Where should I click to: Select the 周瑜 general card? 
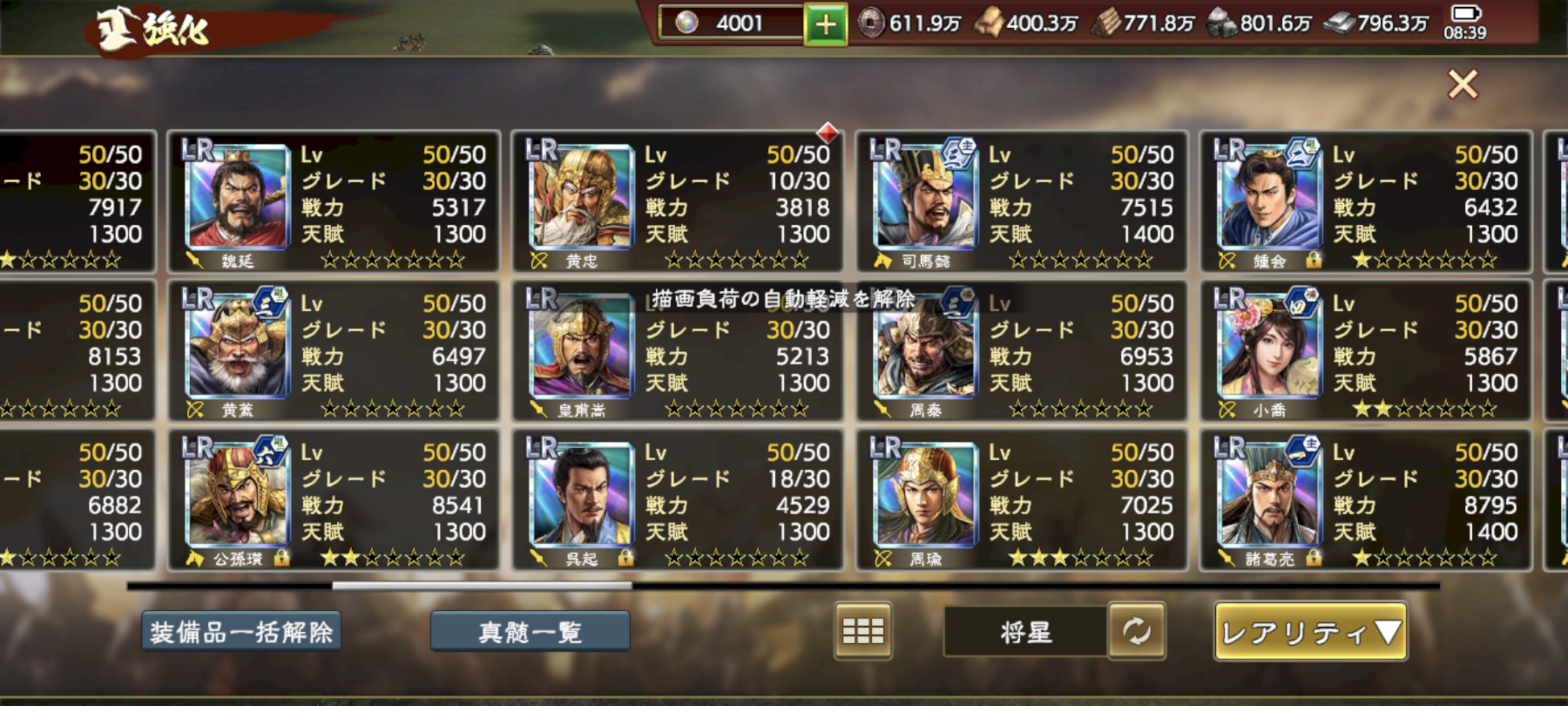[x=1021, y=499]
